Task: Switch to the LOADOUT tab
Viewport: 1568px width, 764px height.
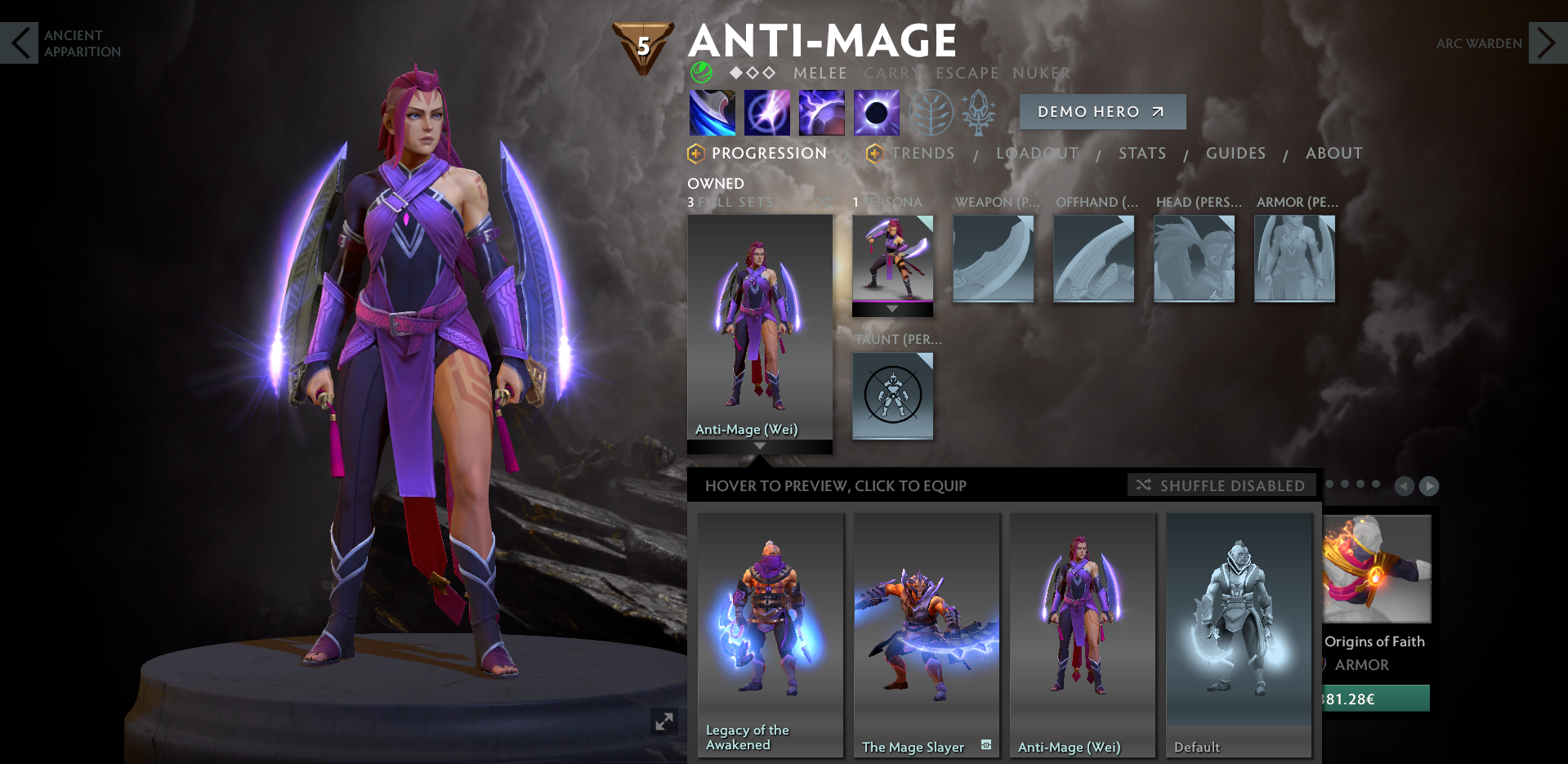Action: pos(1036,153)
